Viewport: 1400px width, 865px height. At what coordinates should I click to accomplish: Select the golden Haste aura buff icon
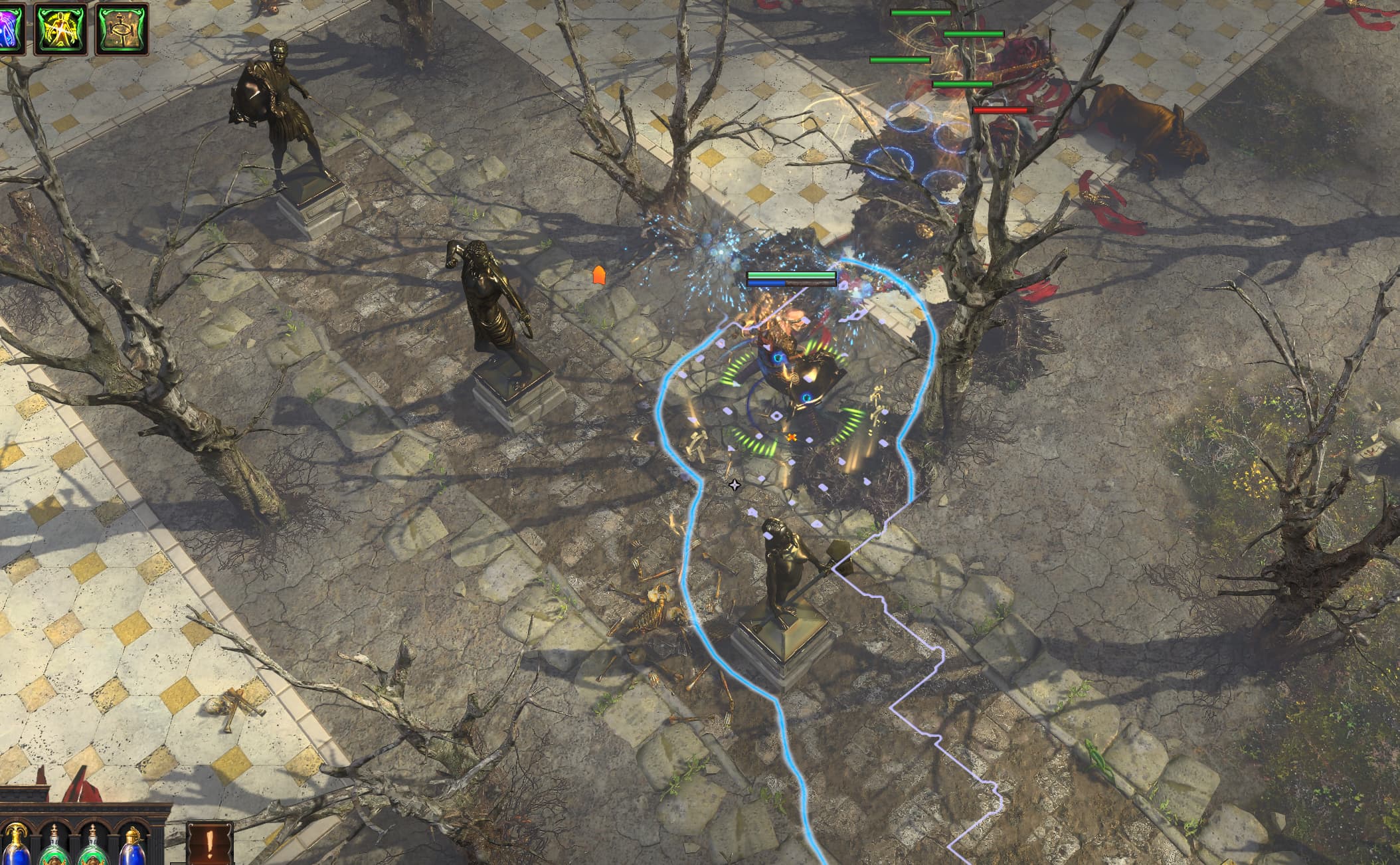tap(60, 27)
